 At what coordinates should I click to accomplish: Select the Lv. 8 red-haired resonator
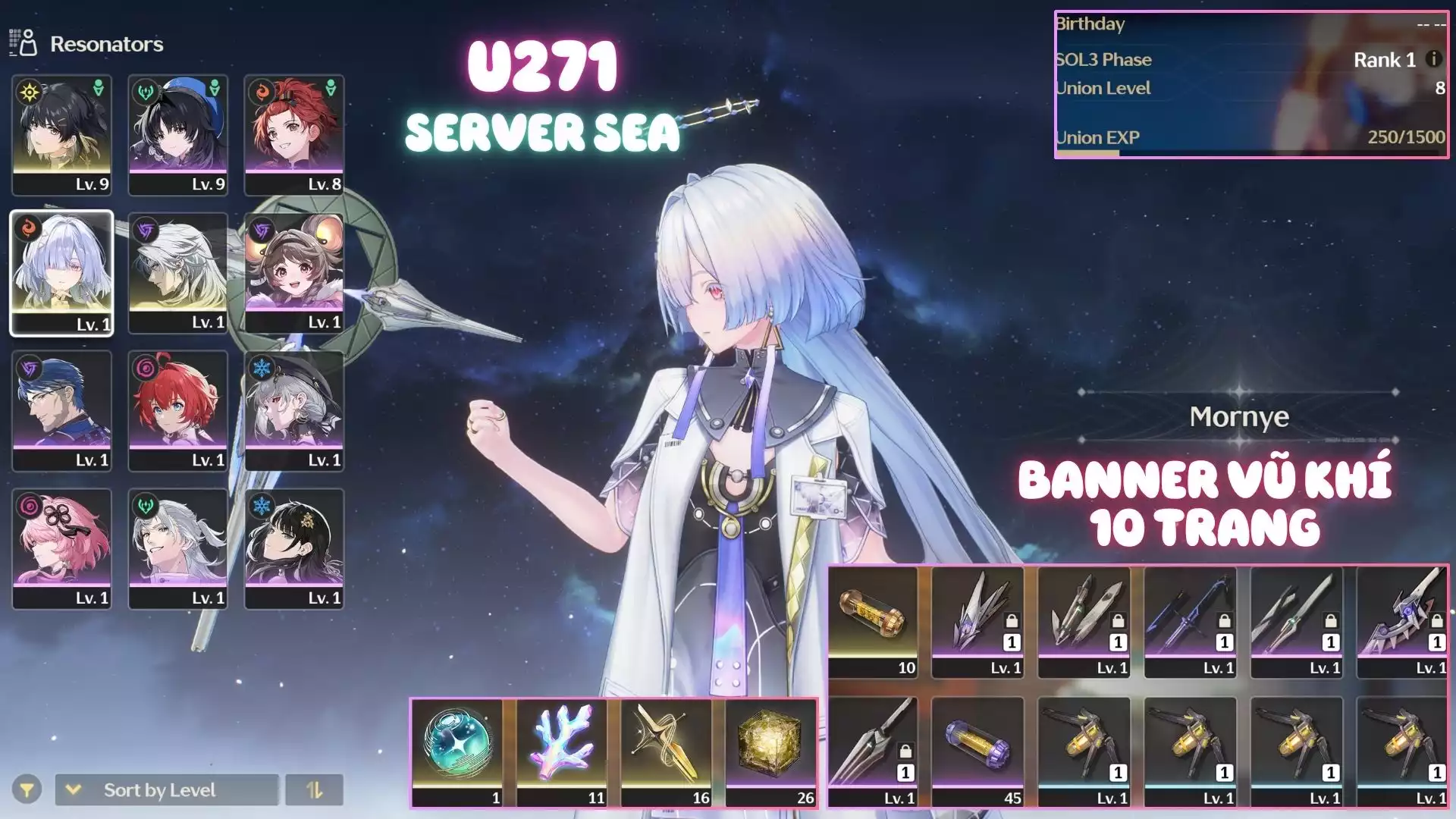tap(294, 135)
